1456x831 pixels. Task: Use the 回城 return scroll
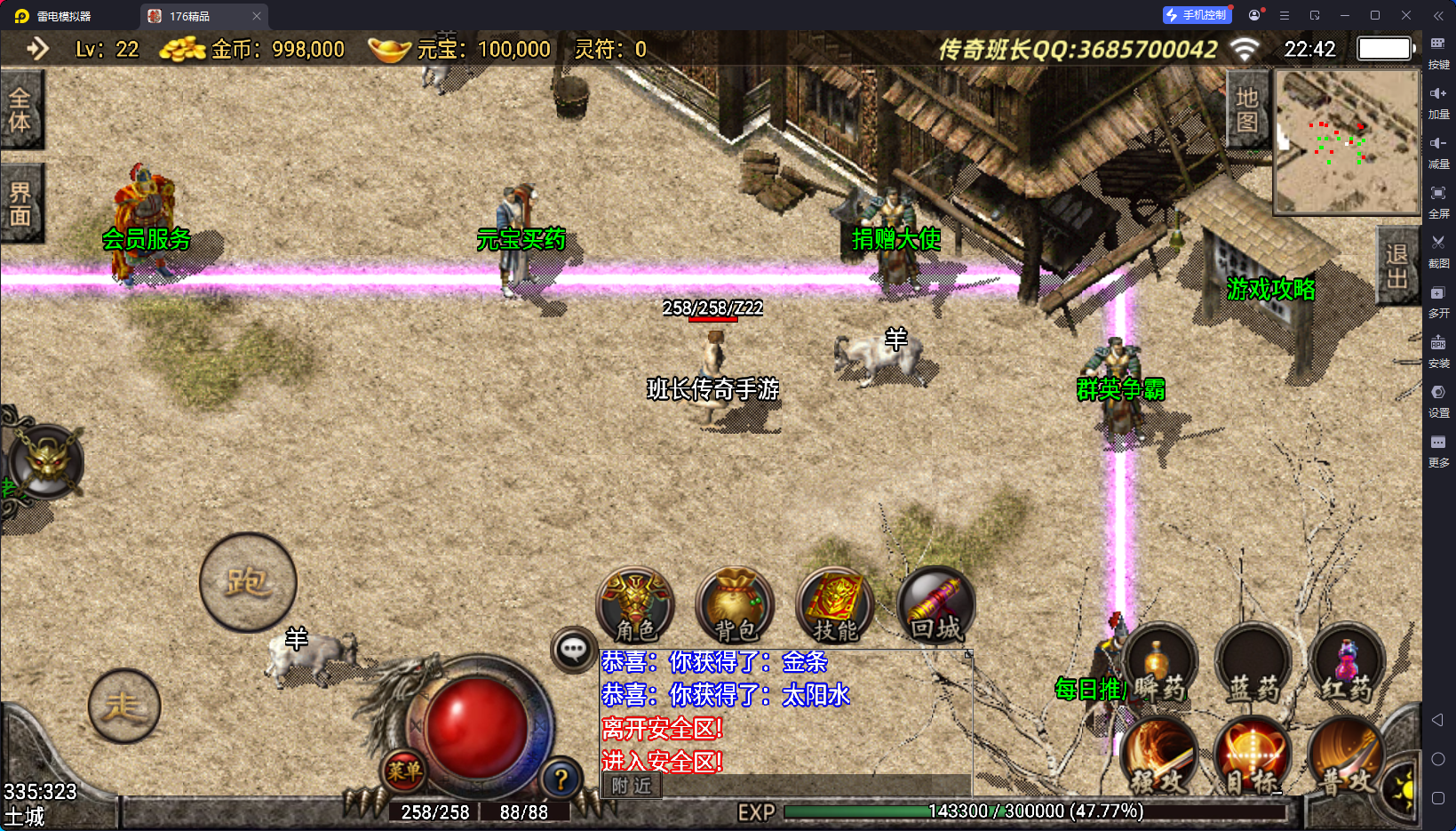pyautogui.click(x=936, y=604)
